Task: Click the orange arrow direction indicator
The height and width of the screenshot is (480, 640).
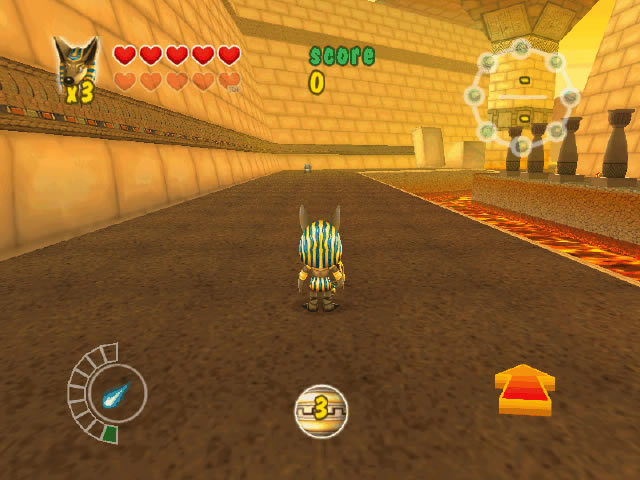Action: pos(524,390)
